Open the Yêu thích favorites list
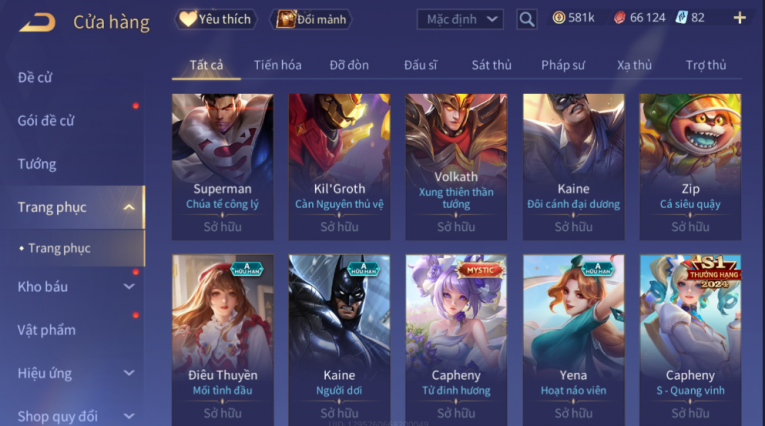 (215, 19)
